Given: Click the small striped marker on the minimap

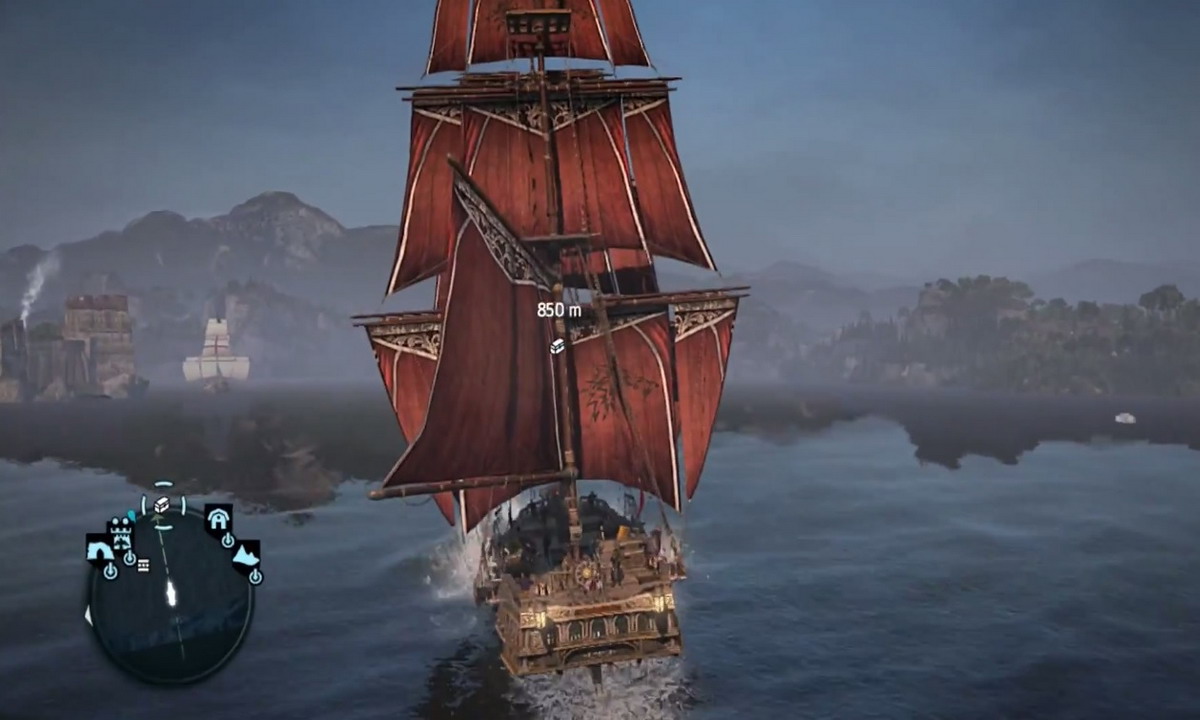Looking at the screenshot, I should pos(143,565).
